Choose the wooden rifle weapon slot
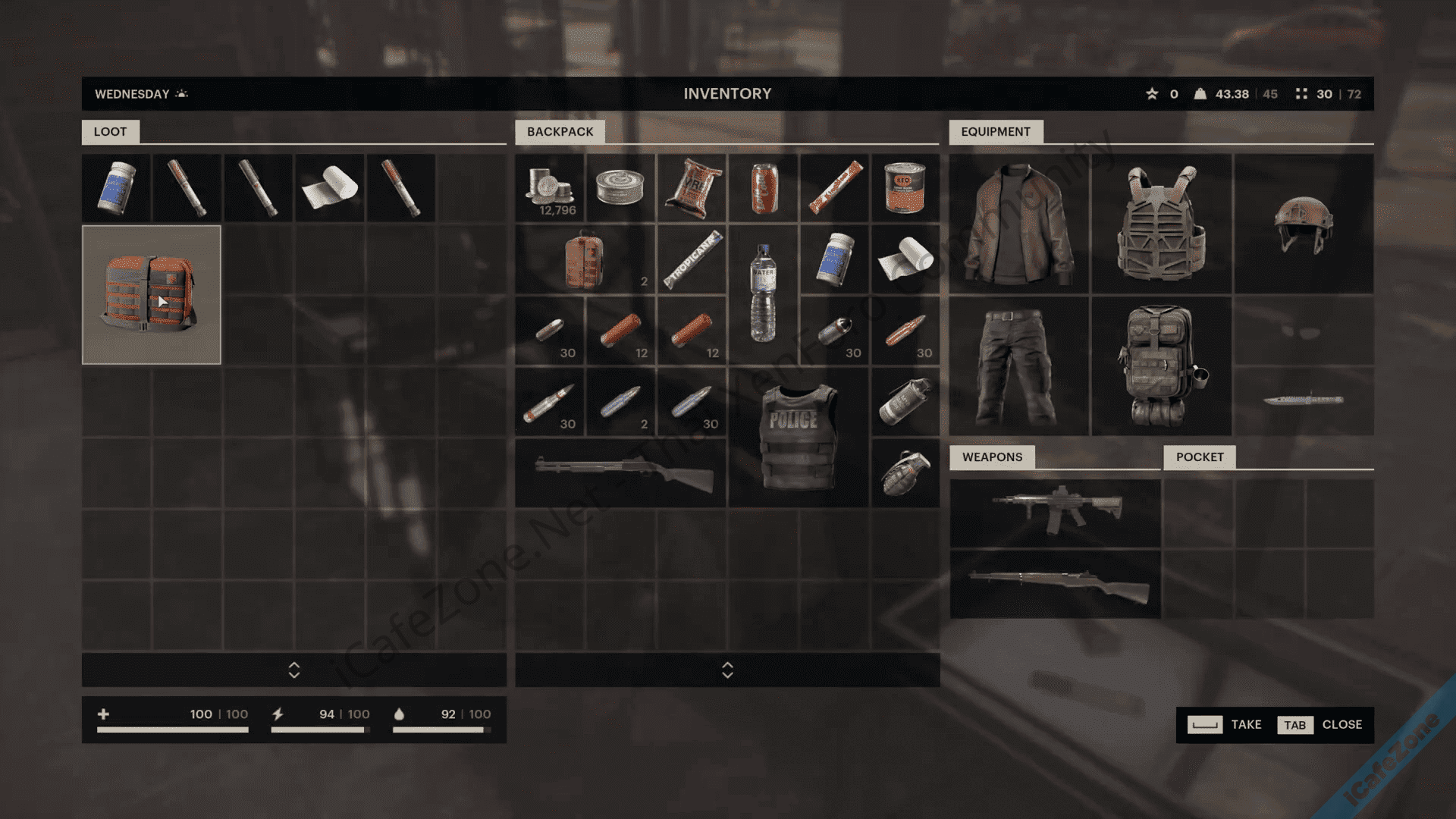This screenshot has height=819, width=1456. (x=1055, y=584)
